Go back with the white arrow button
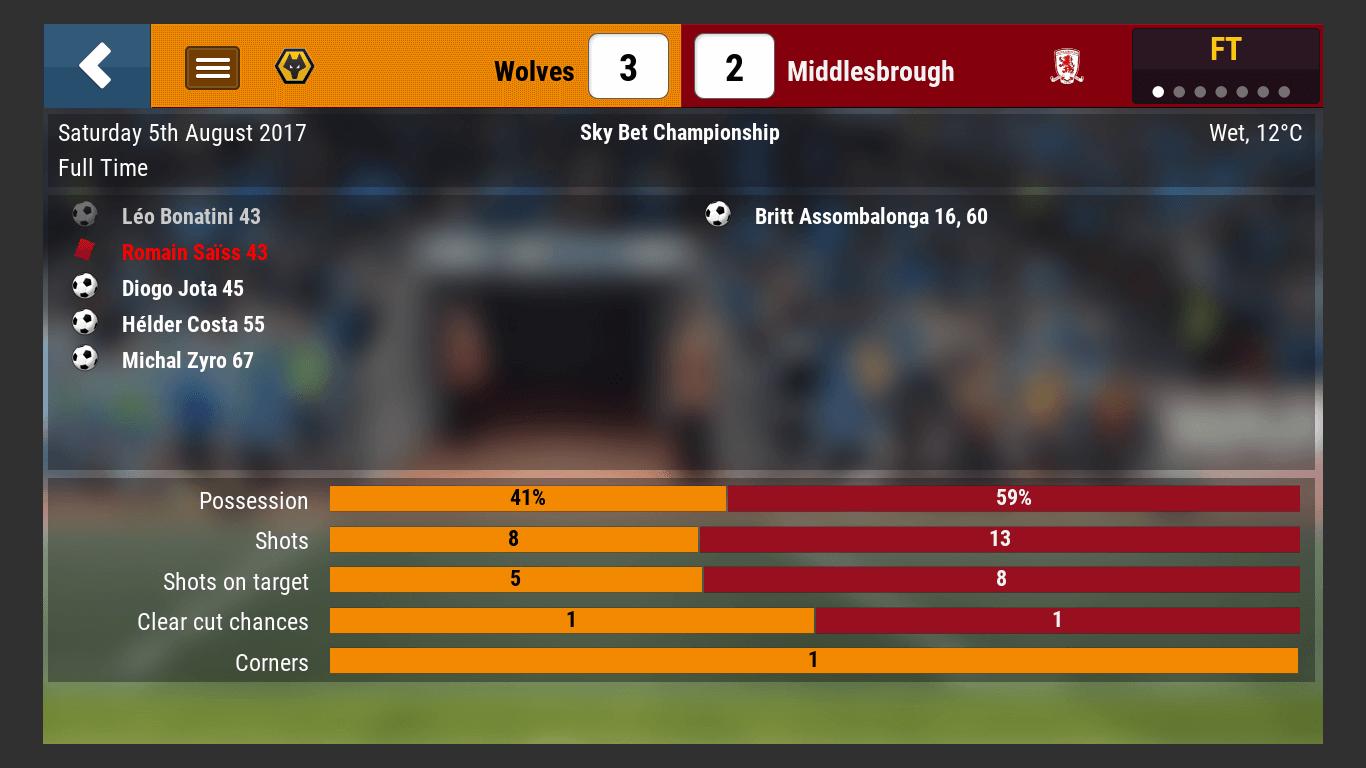 pos(96,66)
